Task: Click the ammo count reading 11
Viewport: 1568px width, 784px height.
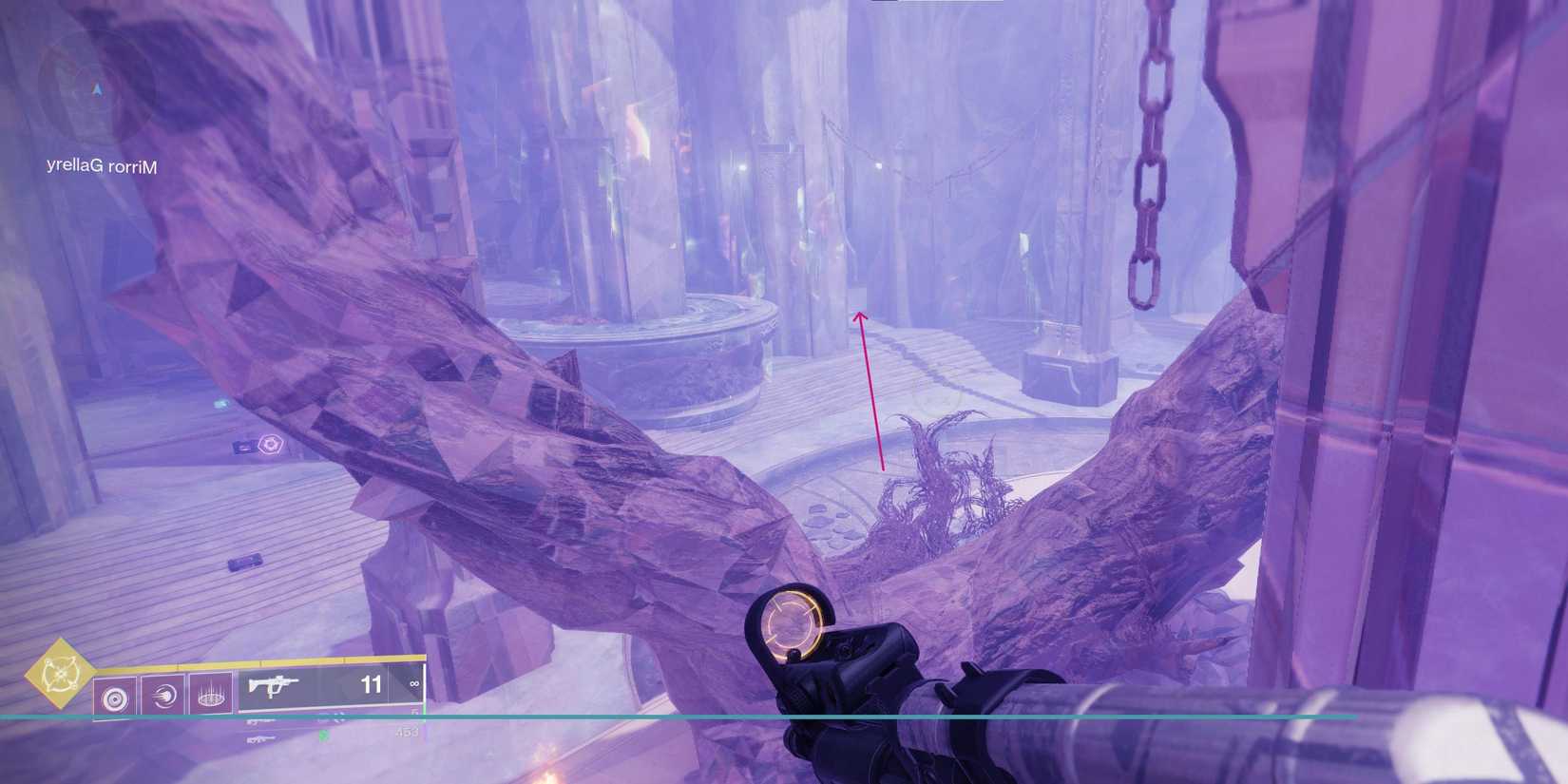Action: click(372, 685)
